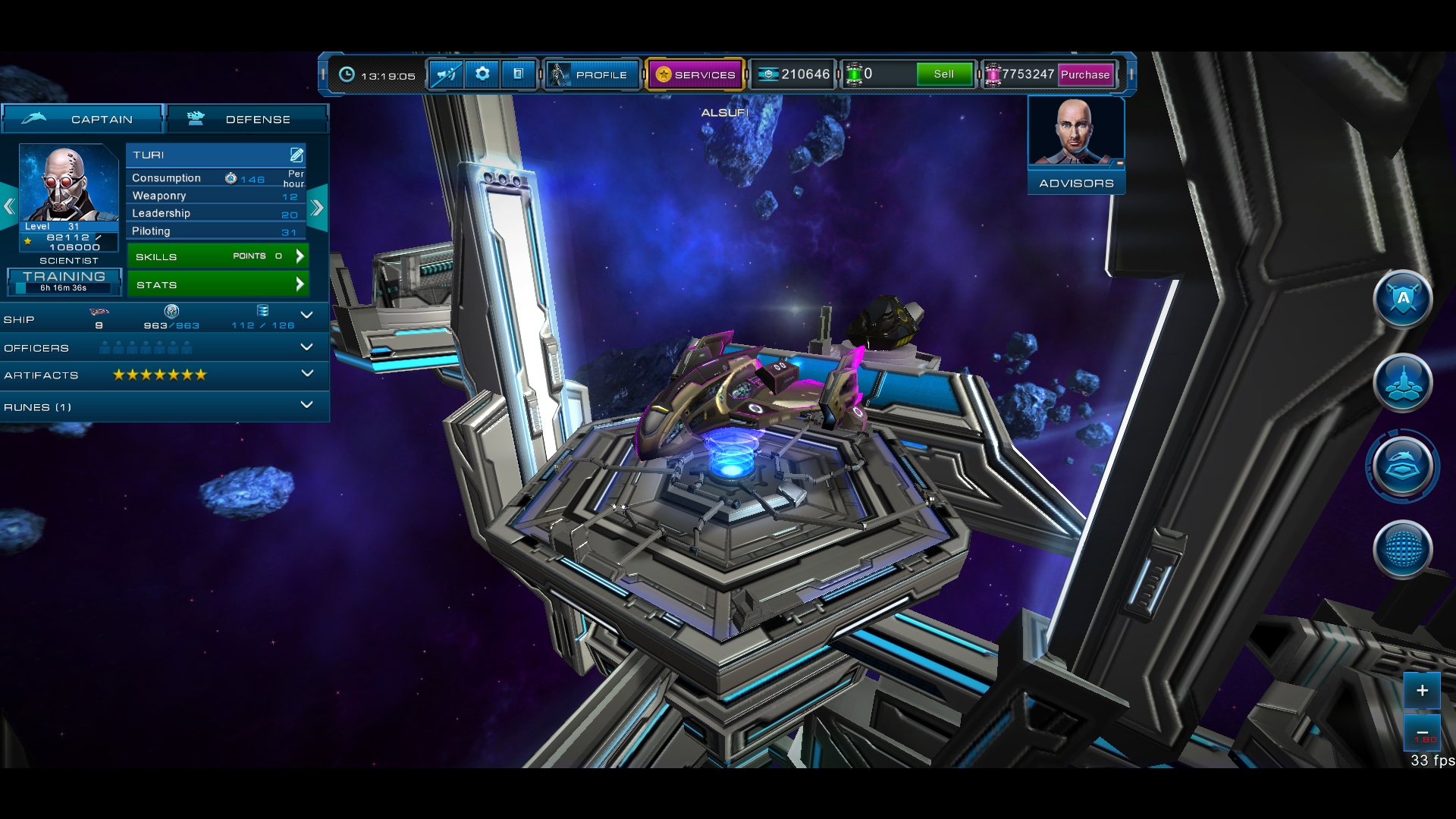Image resolution: width=1456 pixels, height=819 pixels.
Task: Open the game log journal icon
Action: click(519, 74)
